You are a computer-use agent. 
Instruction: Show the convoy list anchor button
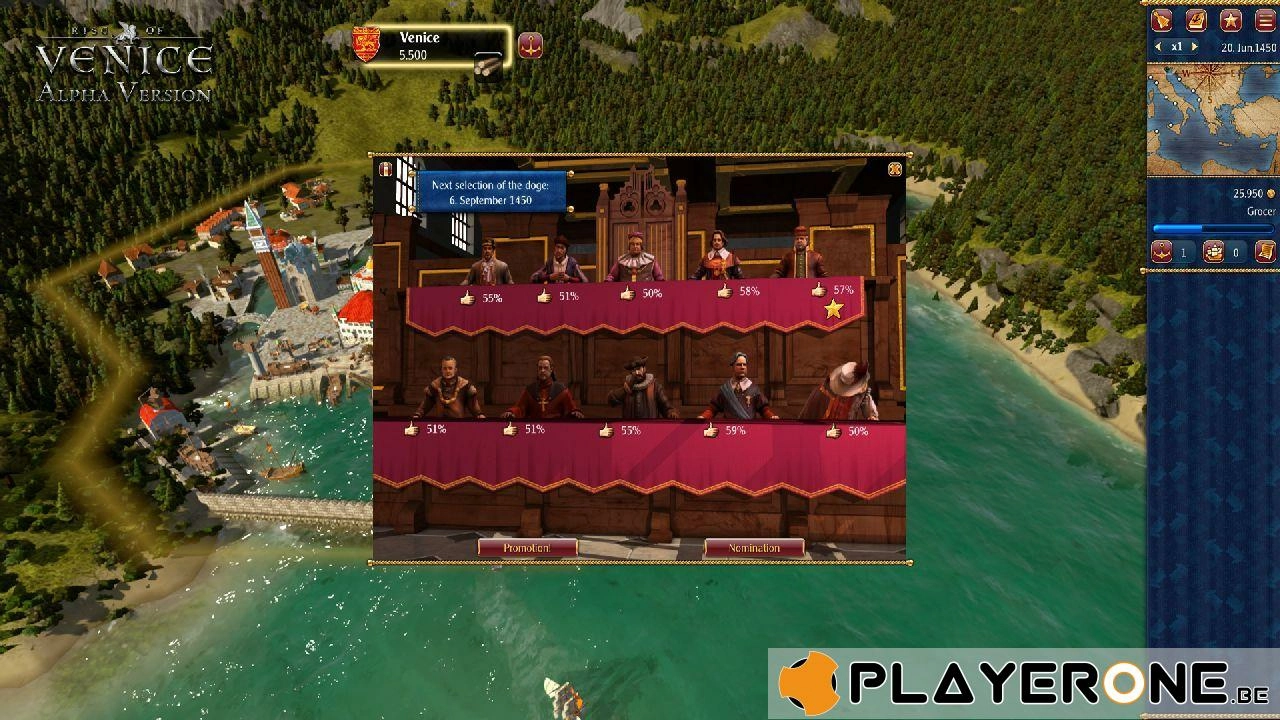[1162, 252]
